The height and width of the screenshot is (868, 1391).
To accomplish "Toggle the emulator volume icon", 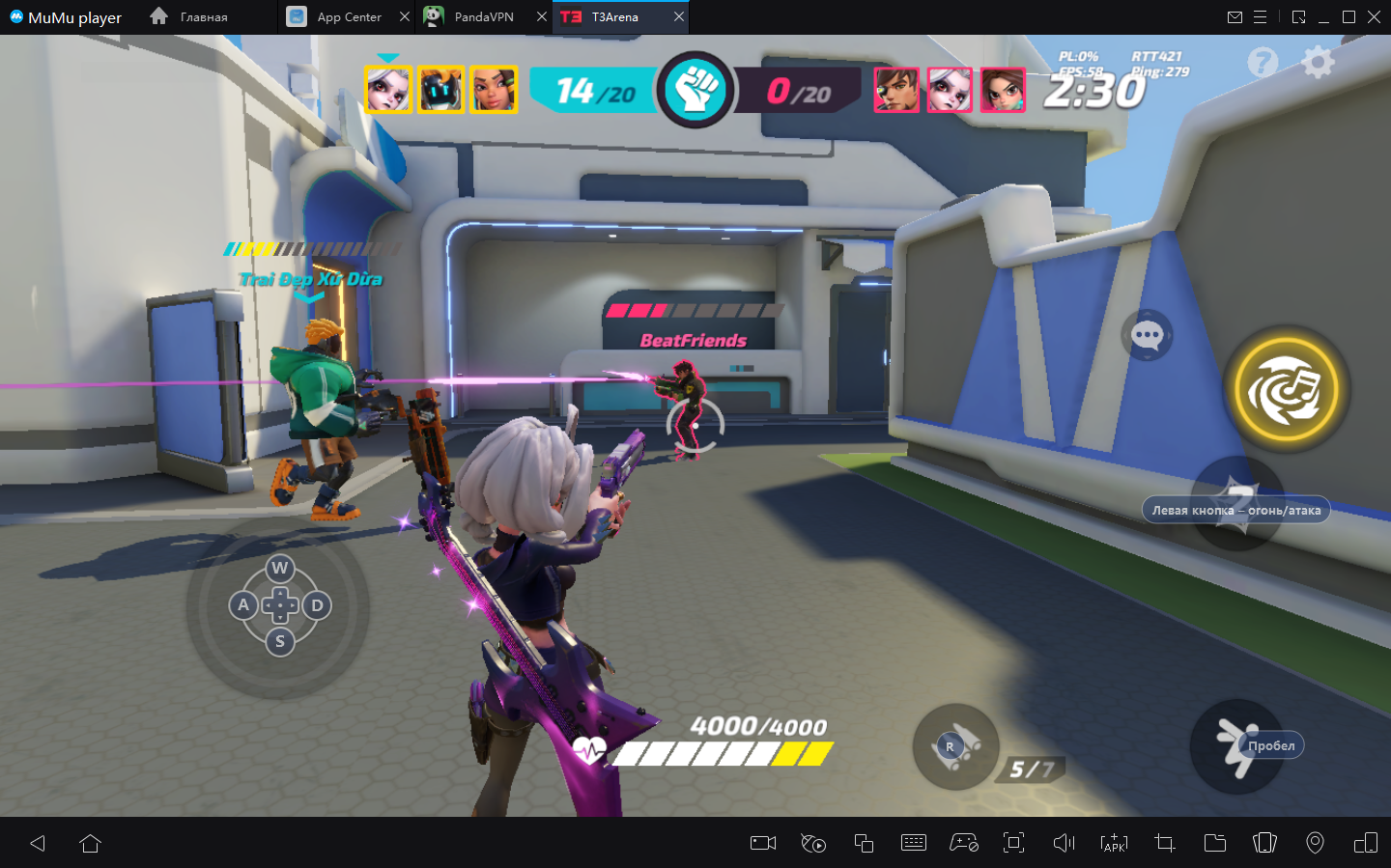I will pos(1064,843).
